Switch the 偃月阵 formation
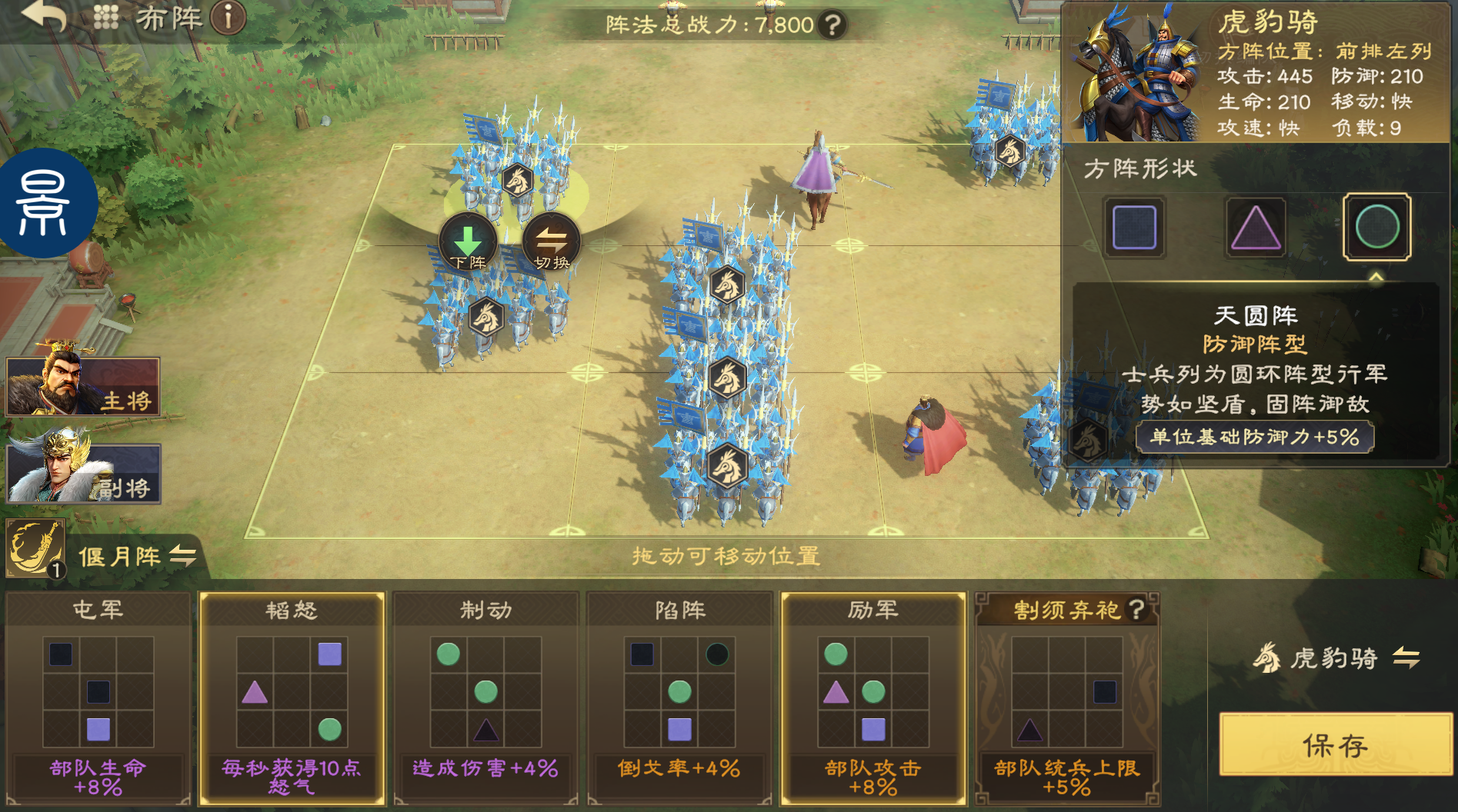The image size is (1458, 812). 183,555
